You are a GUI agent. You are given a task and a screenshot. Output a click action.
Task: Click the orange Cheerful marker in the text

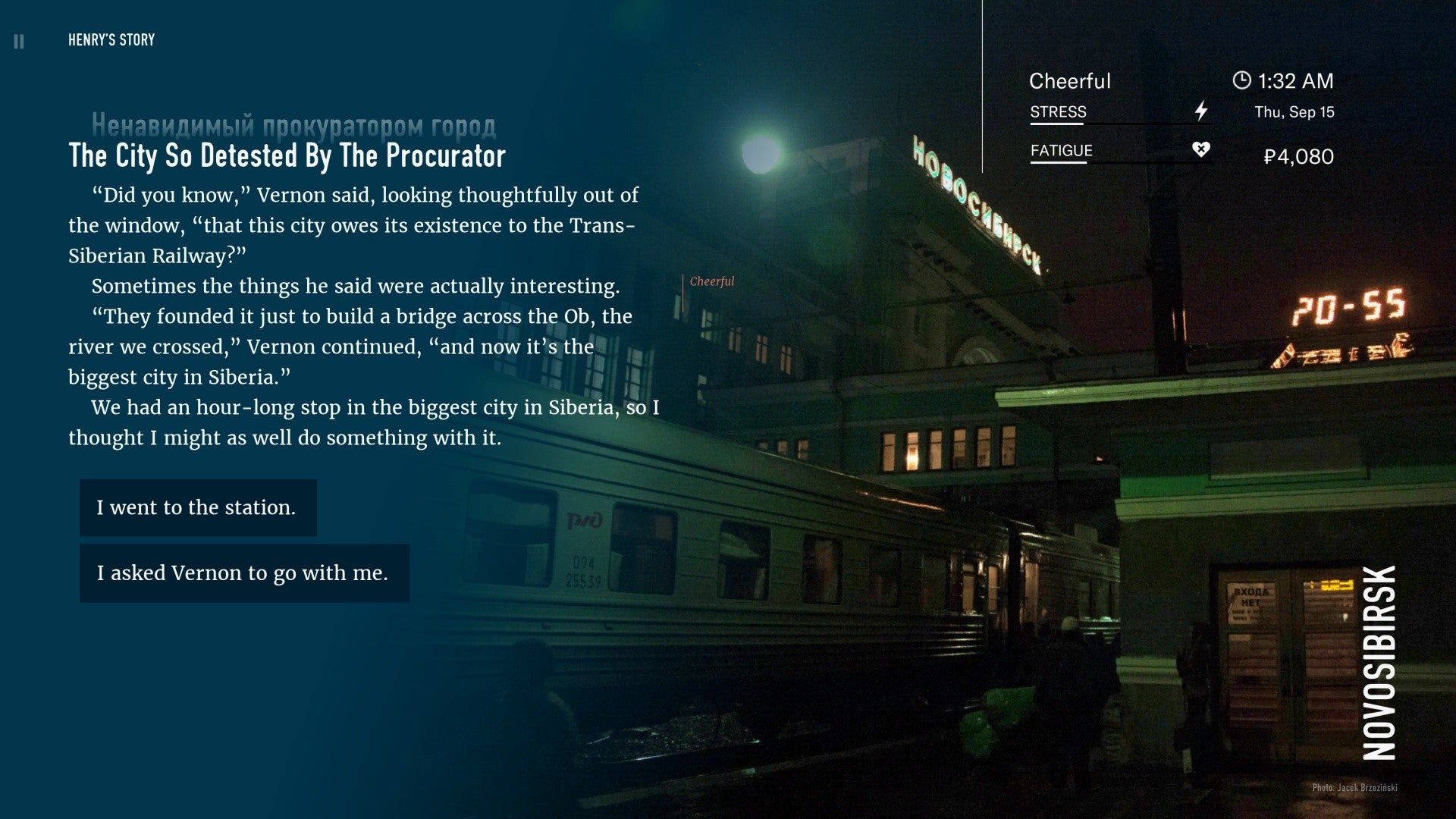point(711,281)
